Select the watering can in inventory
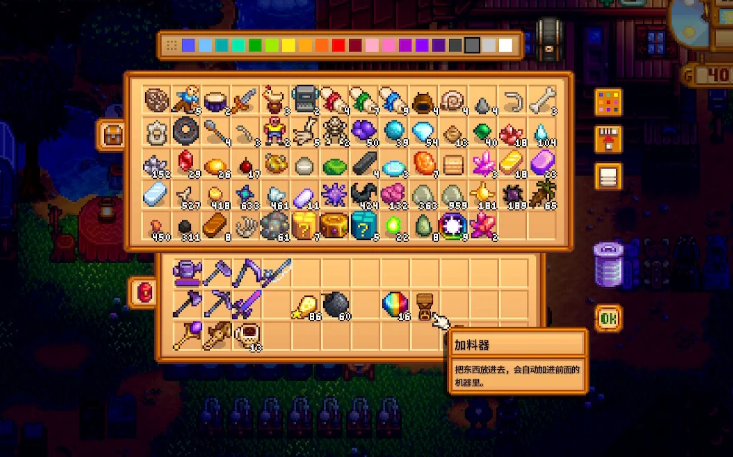The image size is (733, 457). [184, 270]
